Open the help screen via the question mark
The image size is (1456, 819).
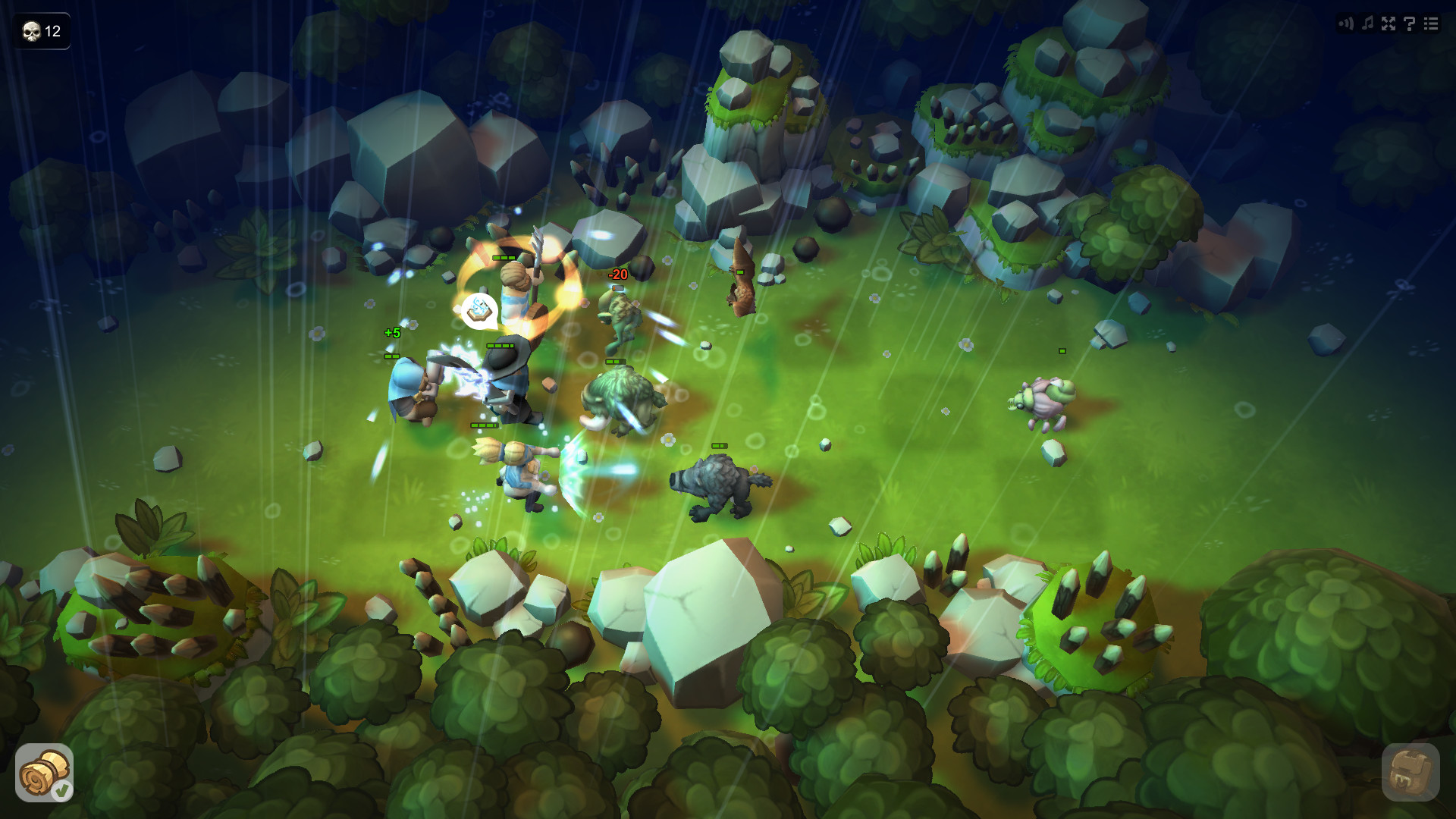[1409, 24]
